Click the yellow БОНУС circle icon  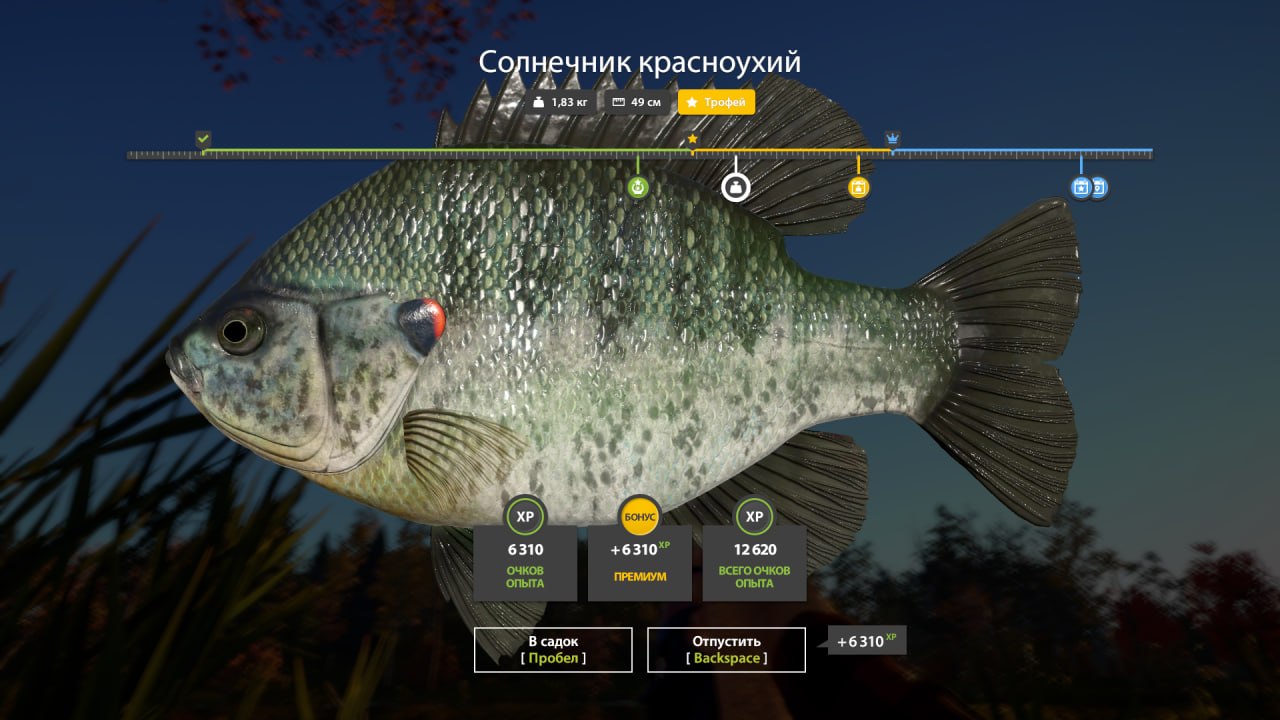coord(640,517)
